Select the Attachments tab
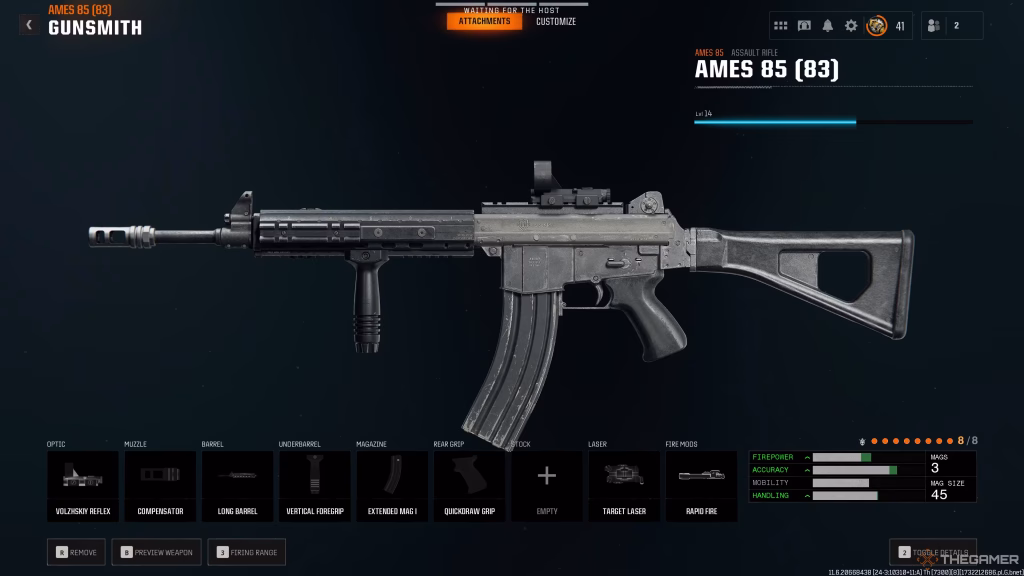Screen dimensions: 1024x576 [484, 22]
